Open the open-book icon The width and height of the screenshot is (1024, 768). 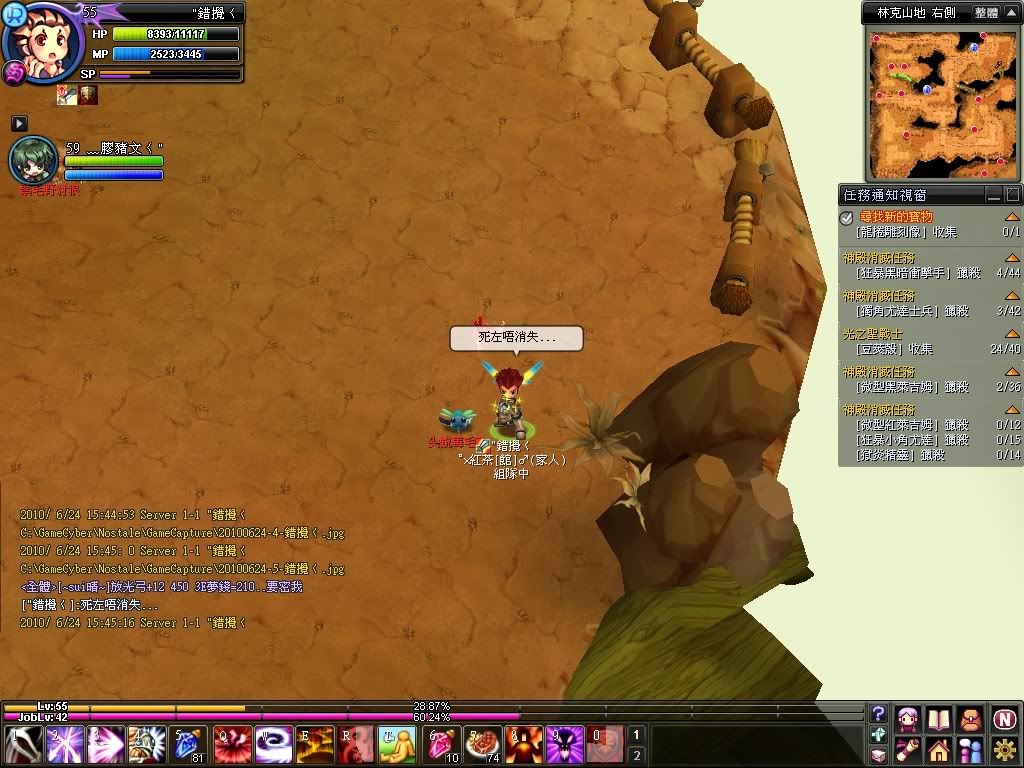(x=938, y=719)
